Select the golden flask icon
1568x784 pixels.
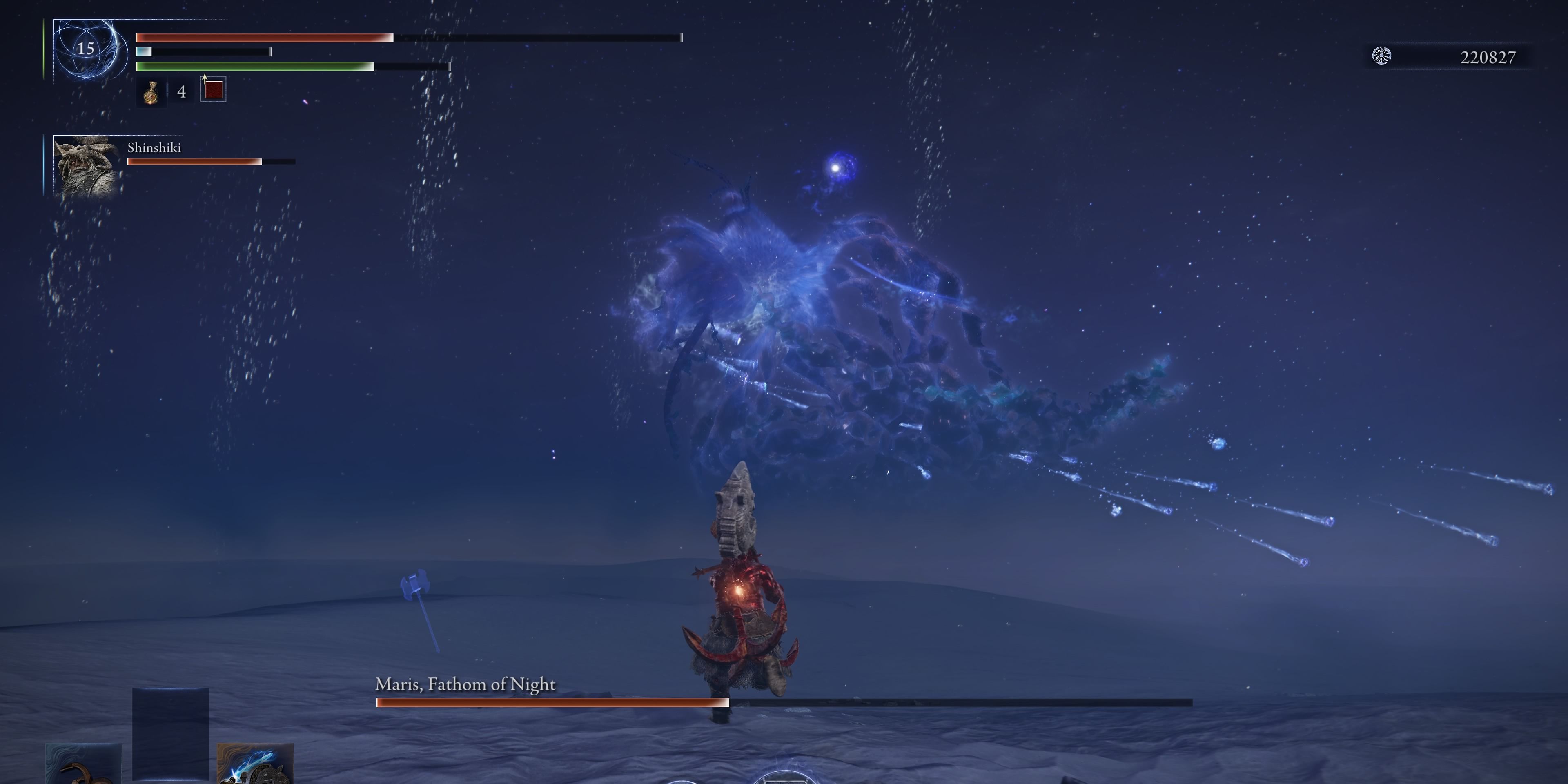click(151, 93)
